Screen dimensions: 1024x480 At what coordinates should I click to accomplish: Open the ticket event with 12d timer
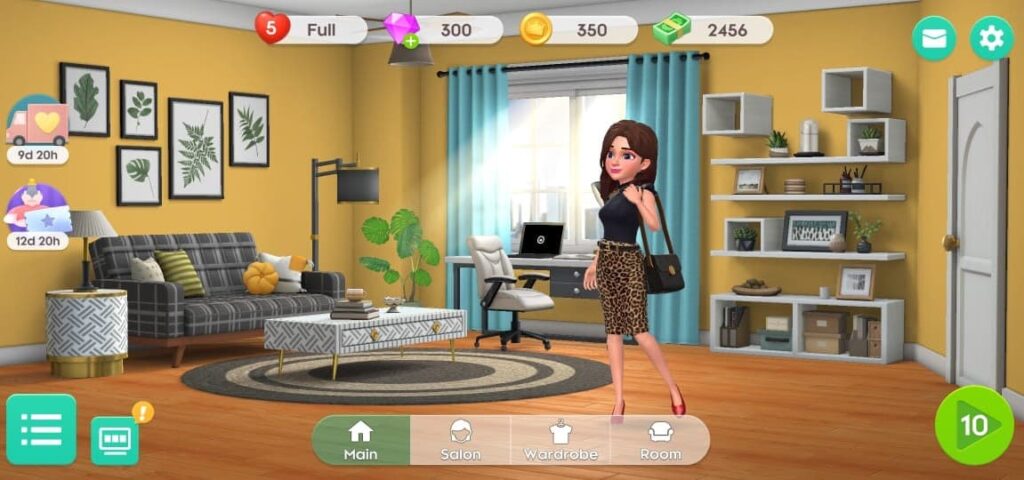tap(37, 211)
